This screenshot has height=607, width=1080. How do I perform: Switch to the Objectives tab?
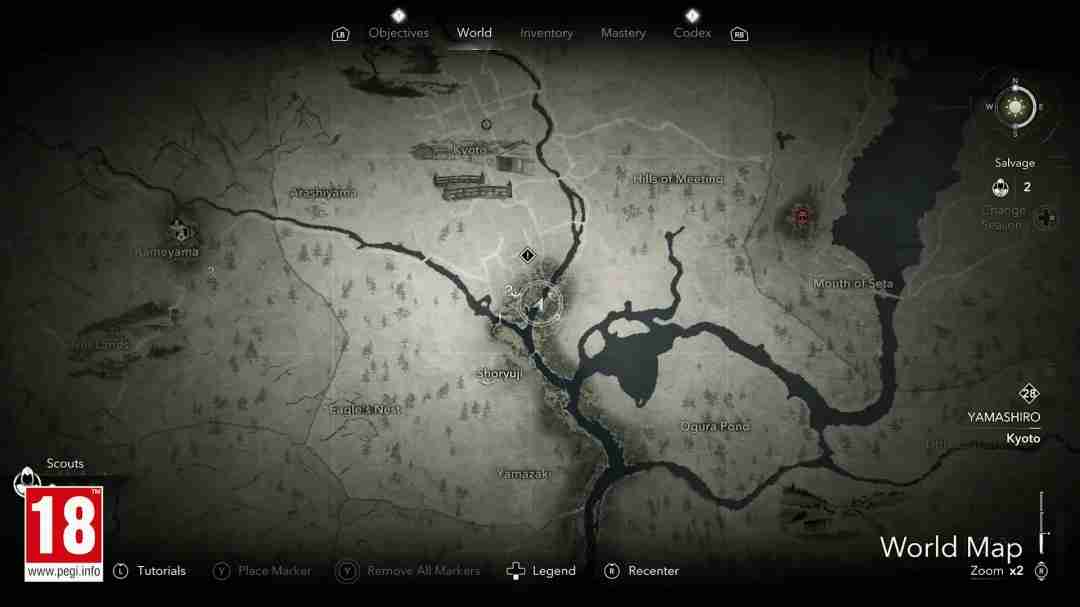pyautogui.click(x=398, y=33)
